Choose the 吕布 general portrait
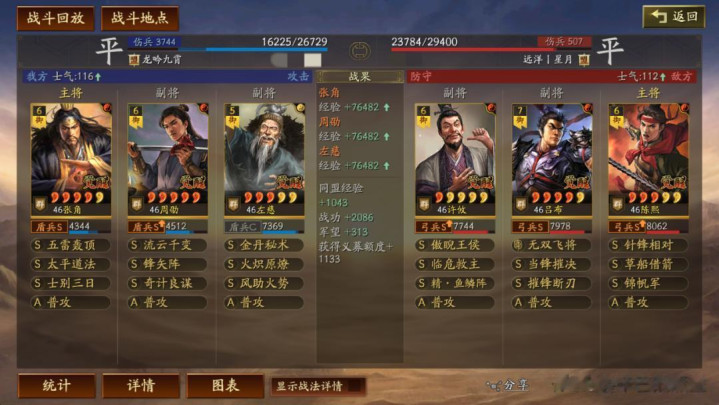The image size is (719, 405). coord(551,158)
